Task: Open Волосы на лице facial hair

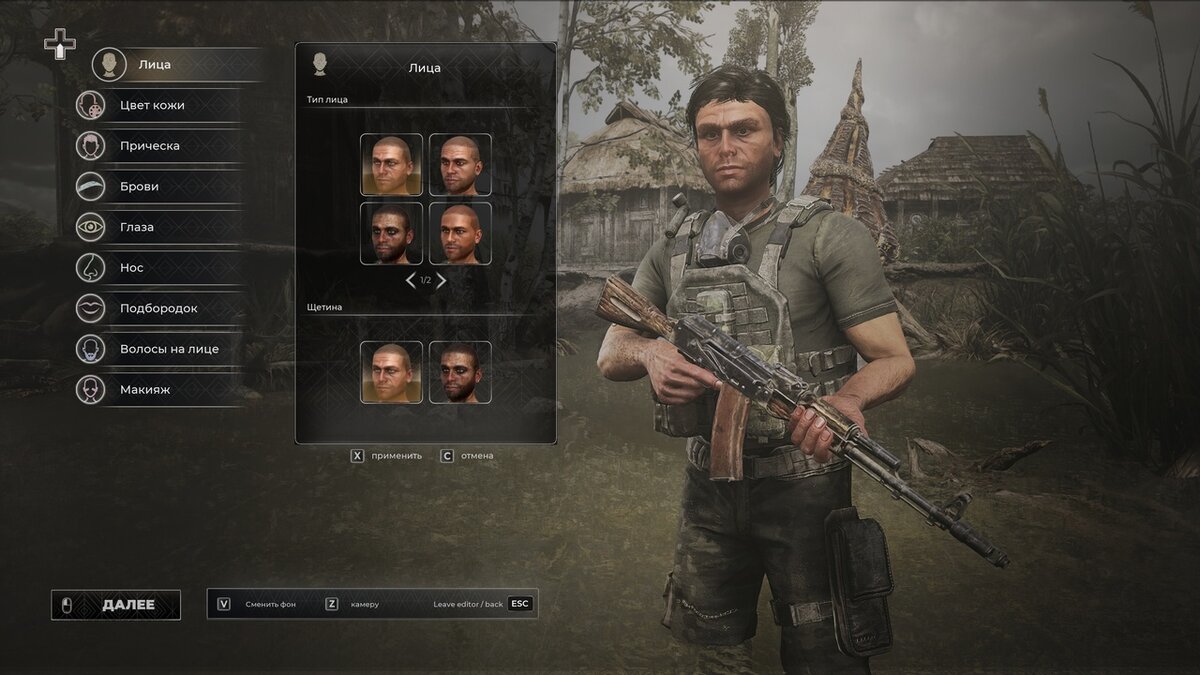Action: (168, 349)
